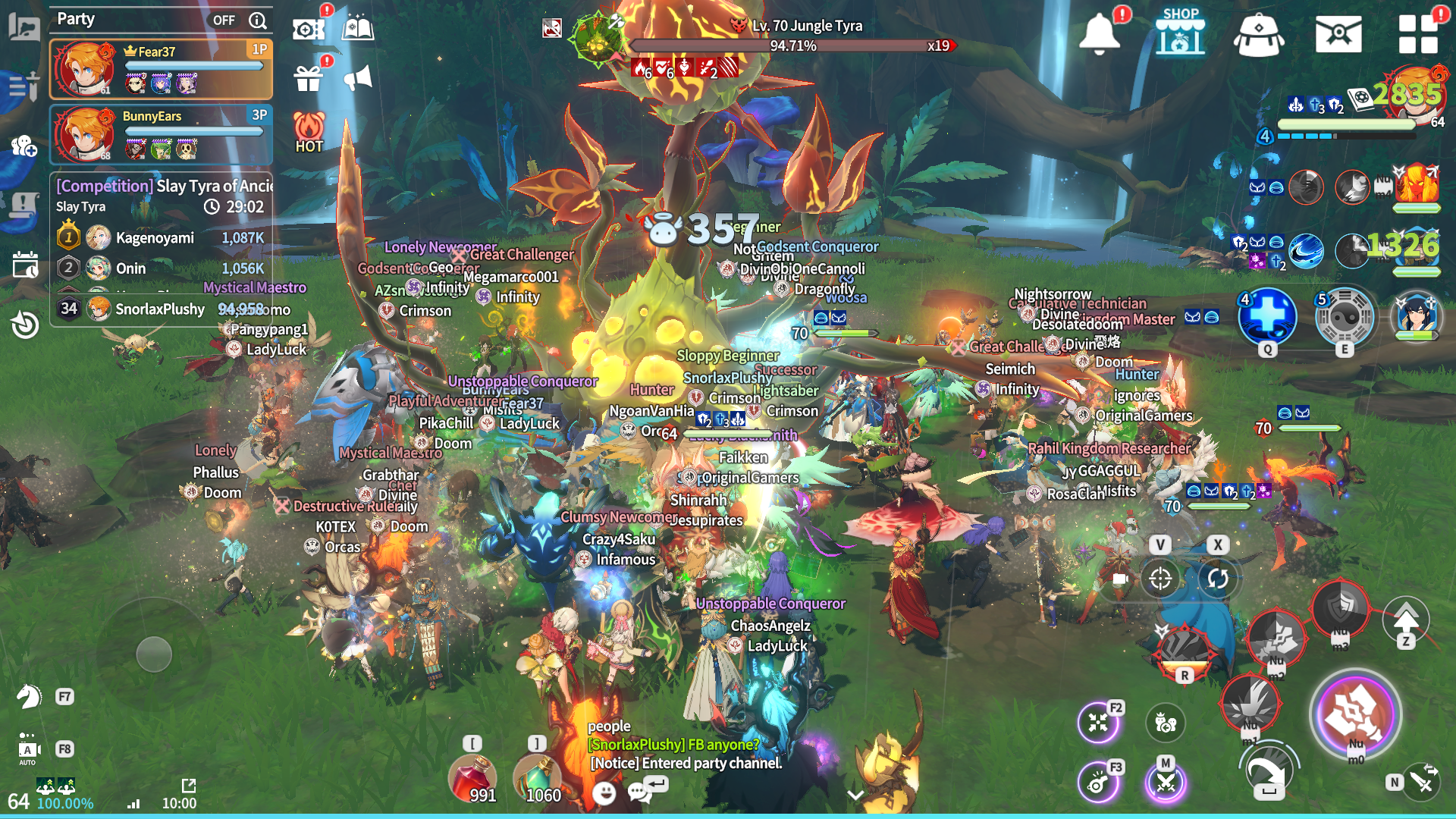Screen dimensions: 1456x819
Task: Open the guidebook icon
Action: pyautogui.click(x=357, y=30)
